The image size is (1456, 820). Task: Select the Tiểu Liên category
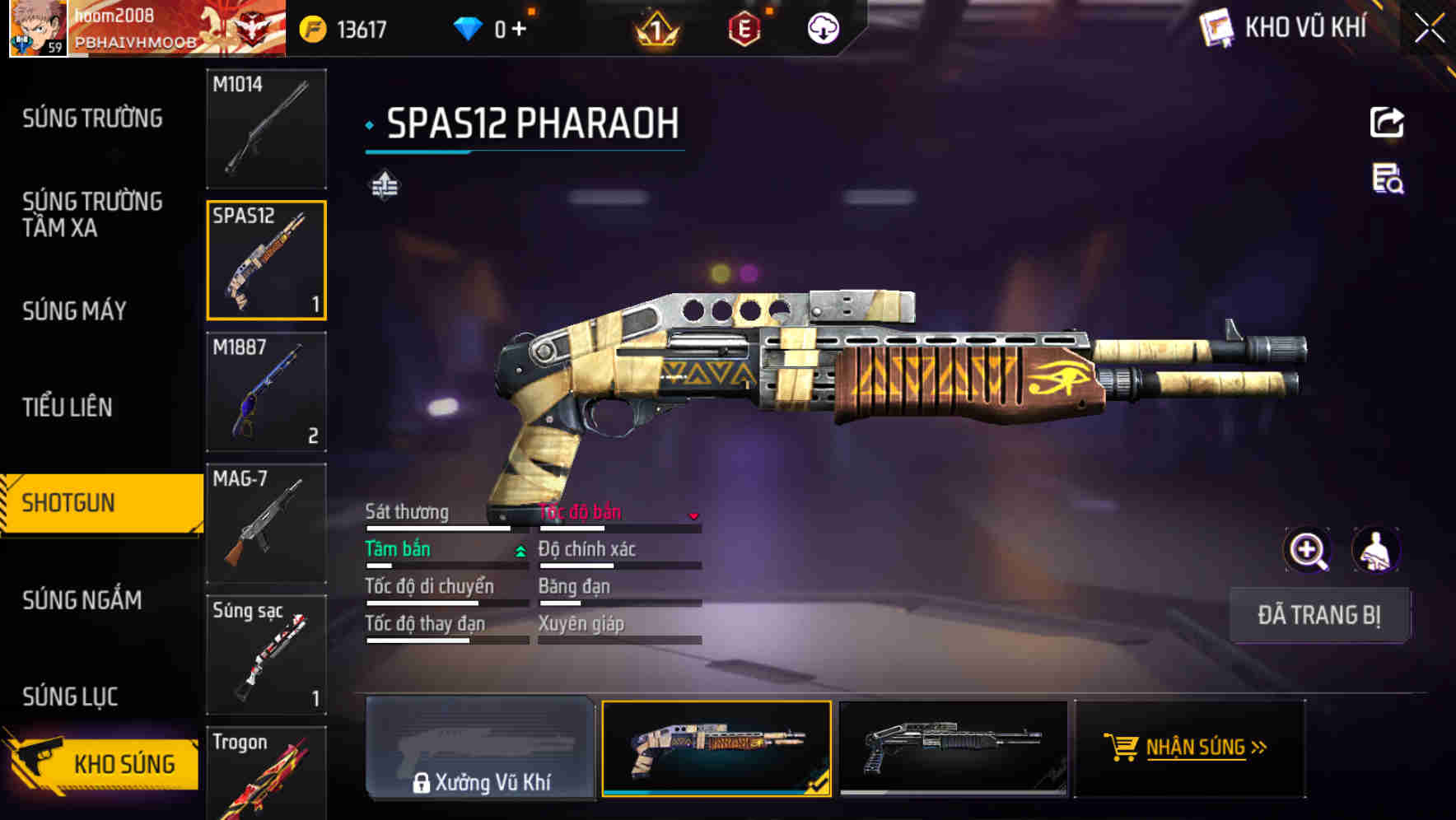67,407
